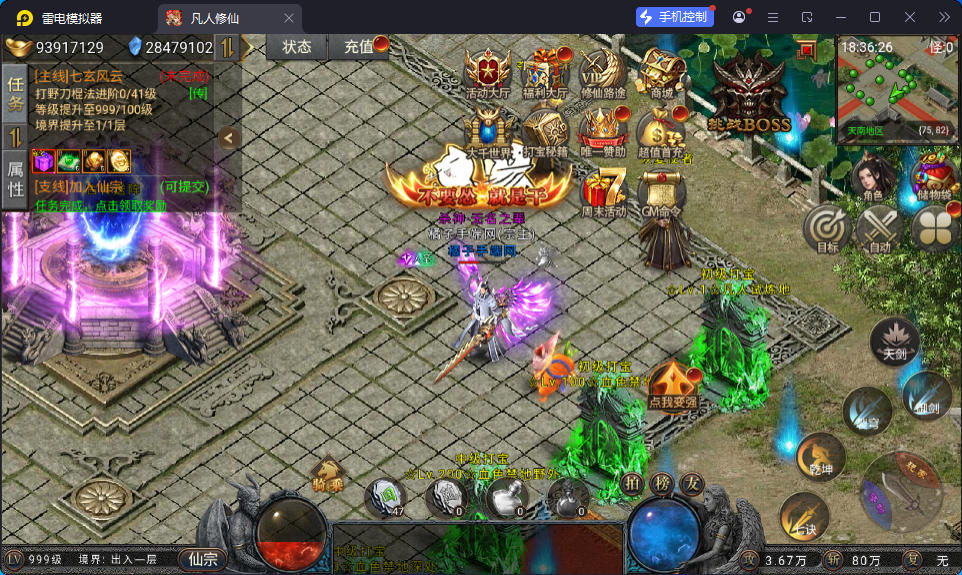The width and height of the screenshot is (962, 575).
Task: Open the GM命令 scroll icon
Action: [661, 190]
